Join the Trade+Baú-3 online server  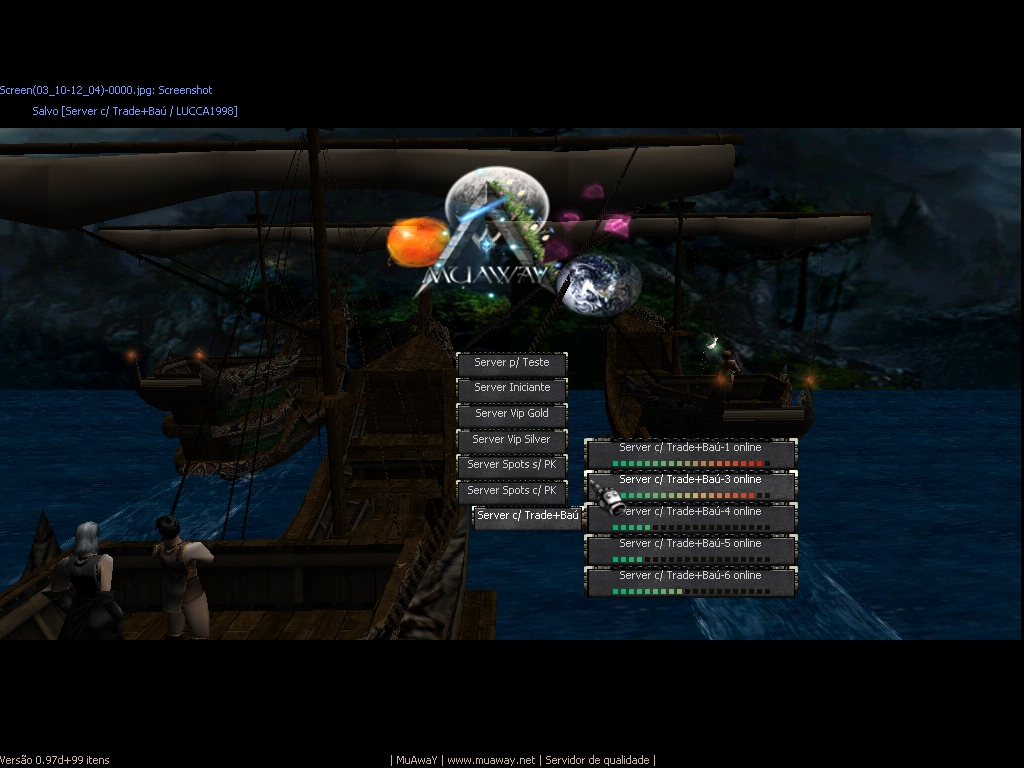[691, 485]
